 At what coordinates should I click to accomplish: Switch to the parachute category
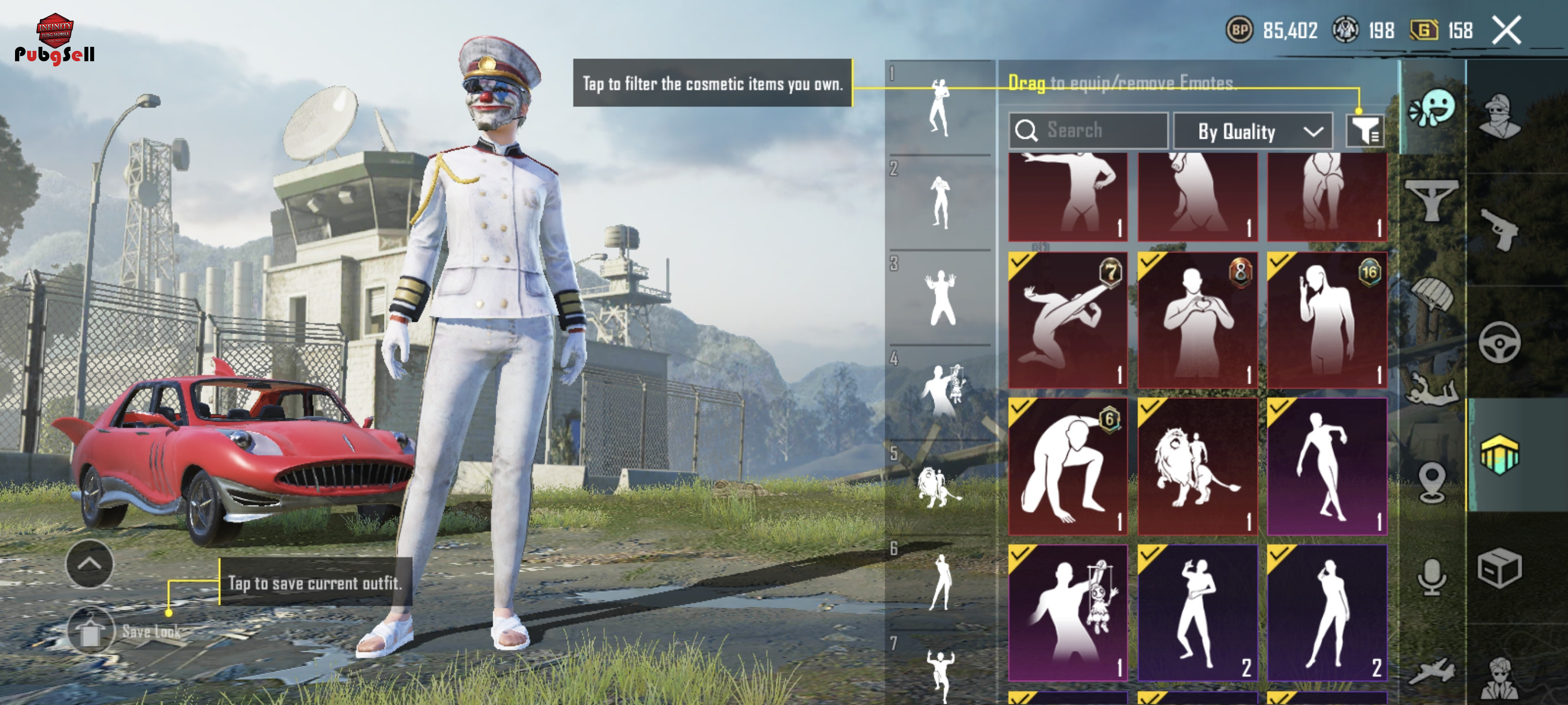point(1432,296)
